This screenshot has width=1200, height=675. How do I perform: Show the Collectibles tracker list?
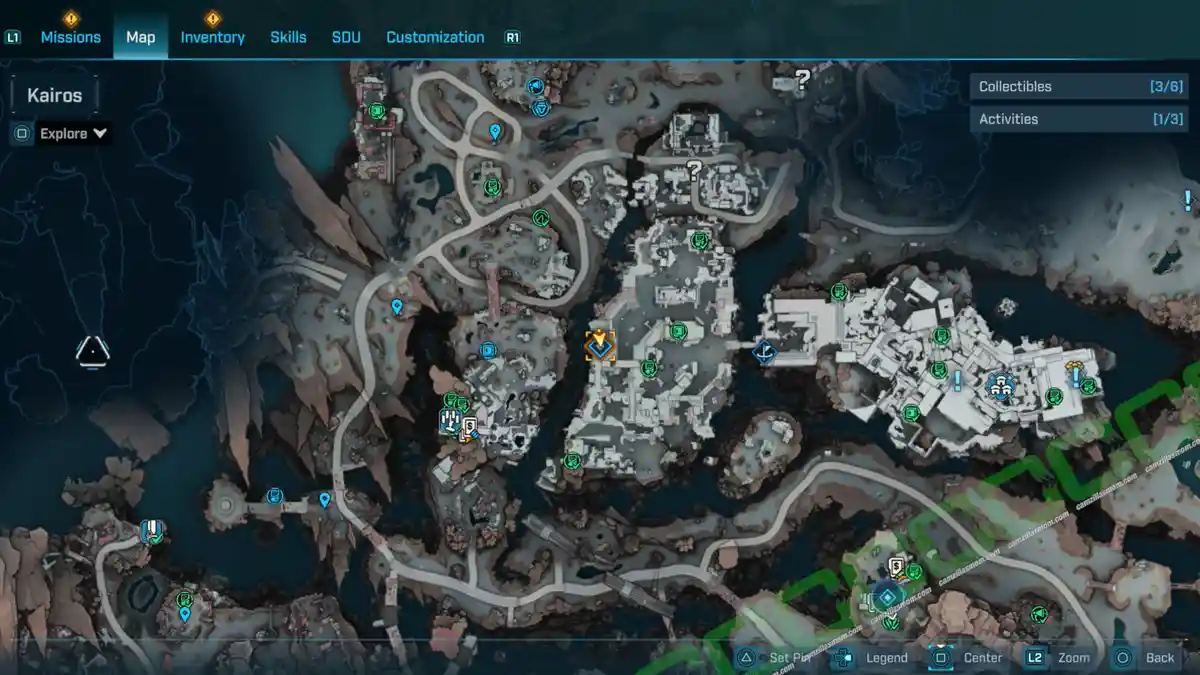pyautogui.click(x=1063, y=87)
